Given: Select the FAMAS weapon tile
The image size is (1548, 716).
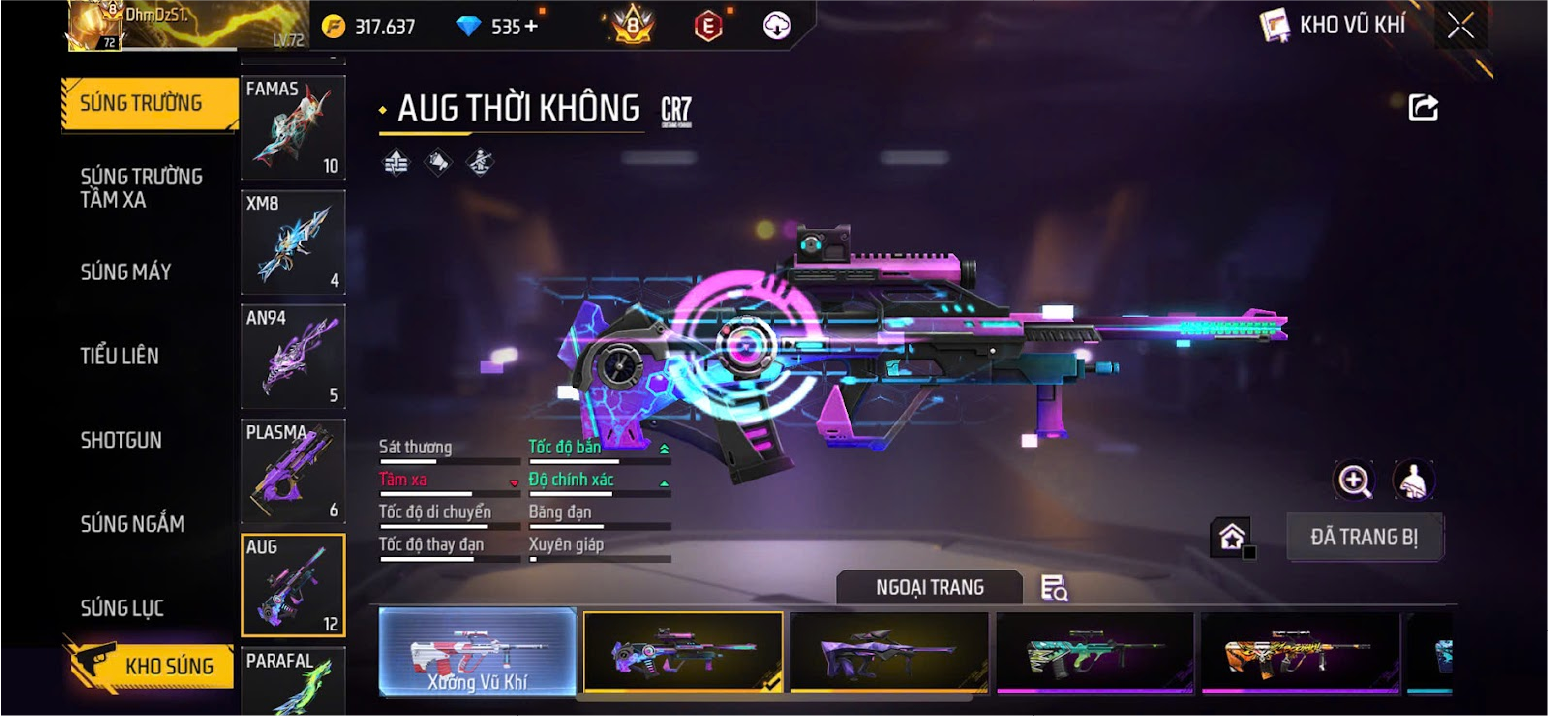Looking at the screenshot, I should click(x=293, y=127).
